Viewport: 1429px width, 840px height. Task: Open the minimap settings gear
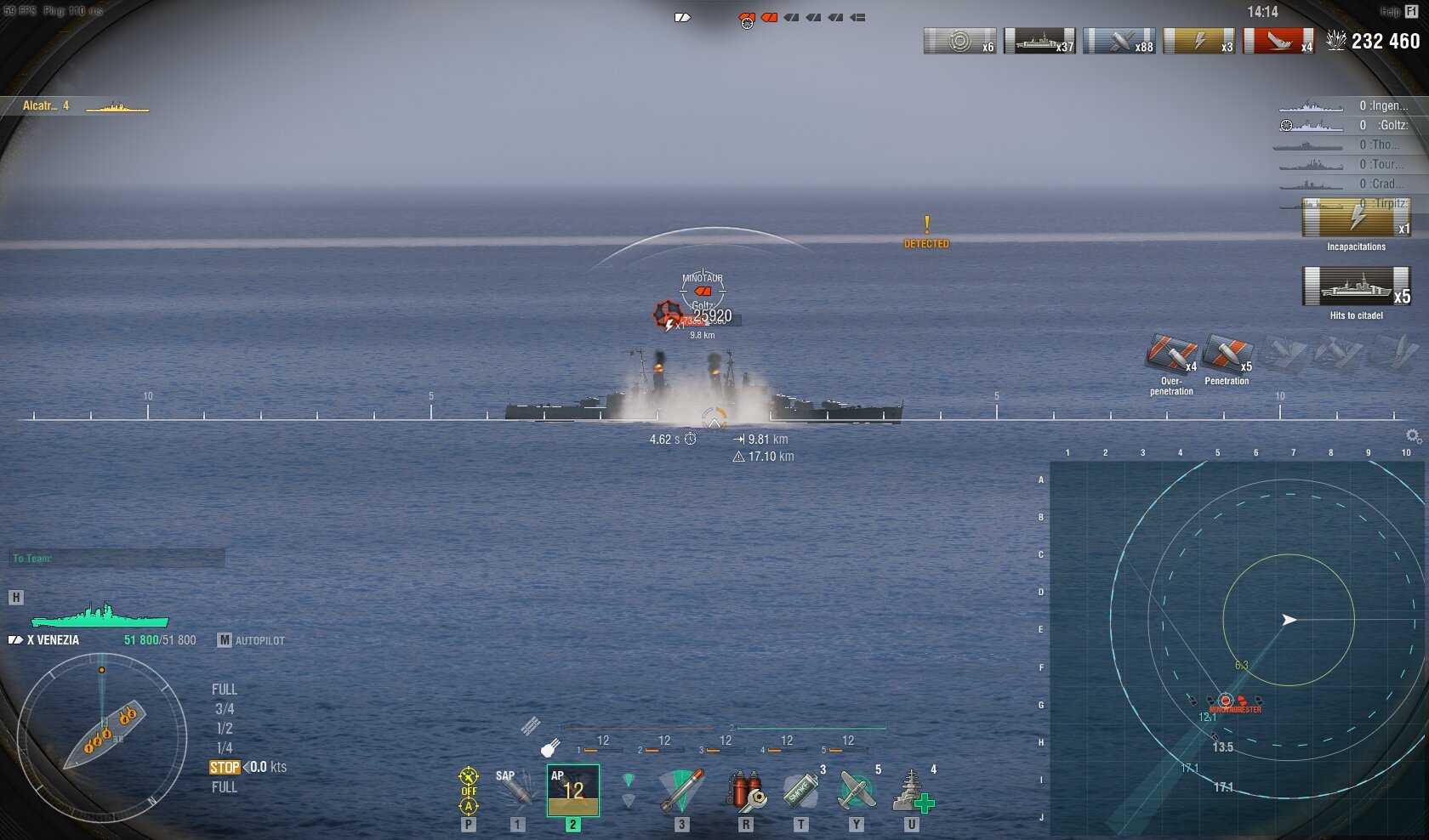click(x=1413, y=436)
